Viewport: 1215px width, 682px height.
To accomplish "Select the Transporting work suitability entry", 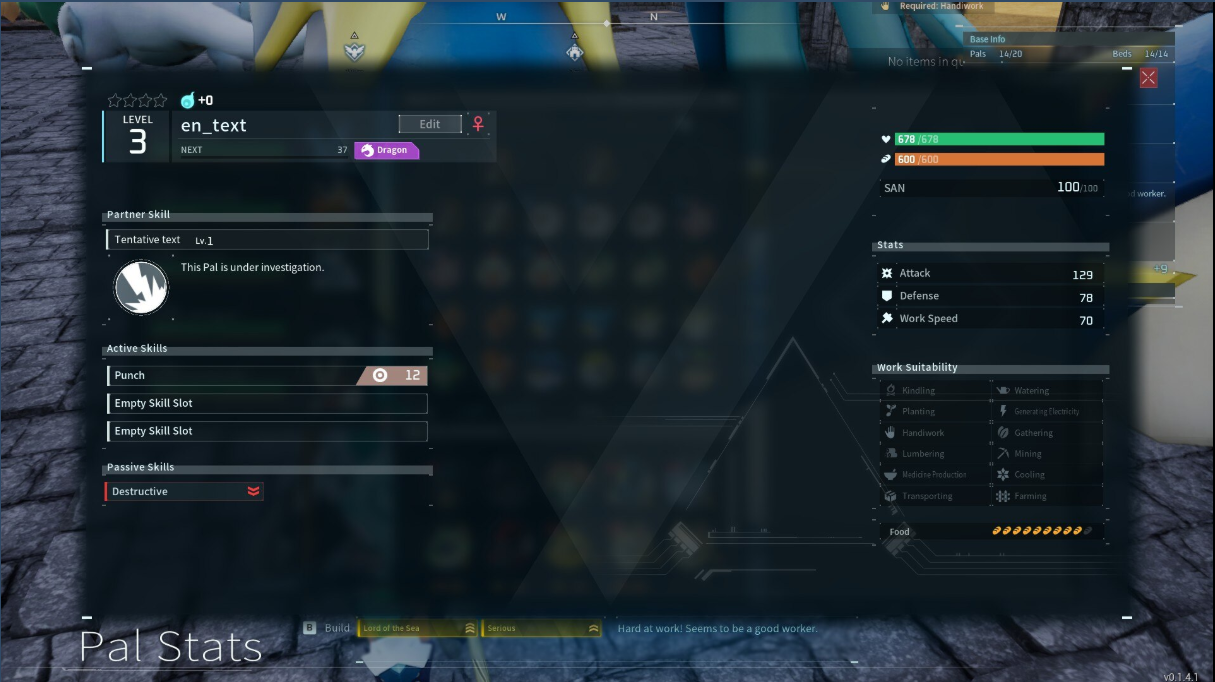I will (926, 496).
